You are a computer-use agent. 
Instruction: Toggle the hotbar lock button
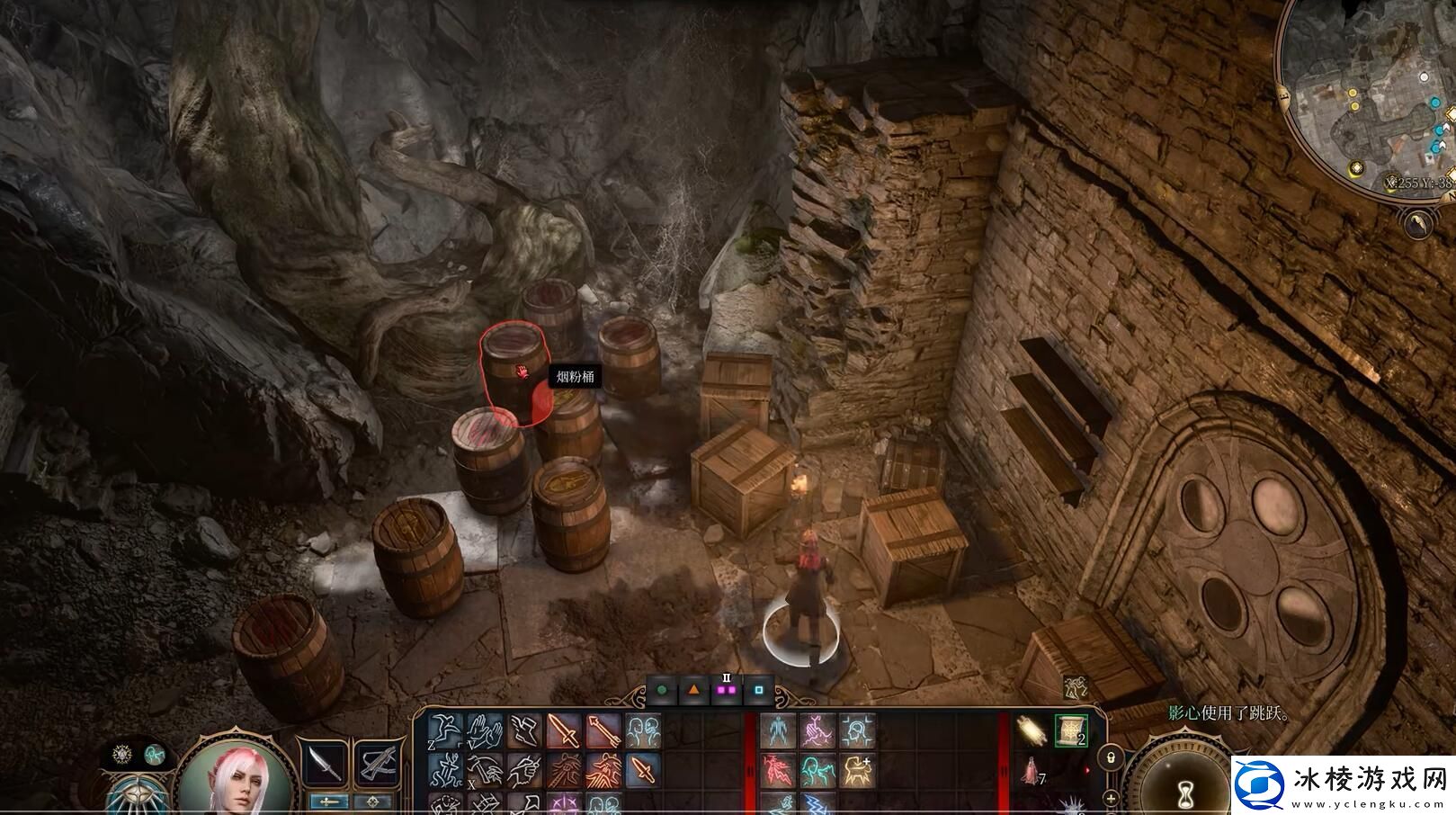coord(1112,757)
